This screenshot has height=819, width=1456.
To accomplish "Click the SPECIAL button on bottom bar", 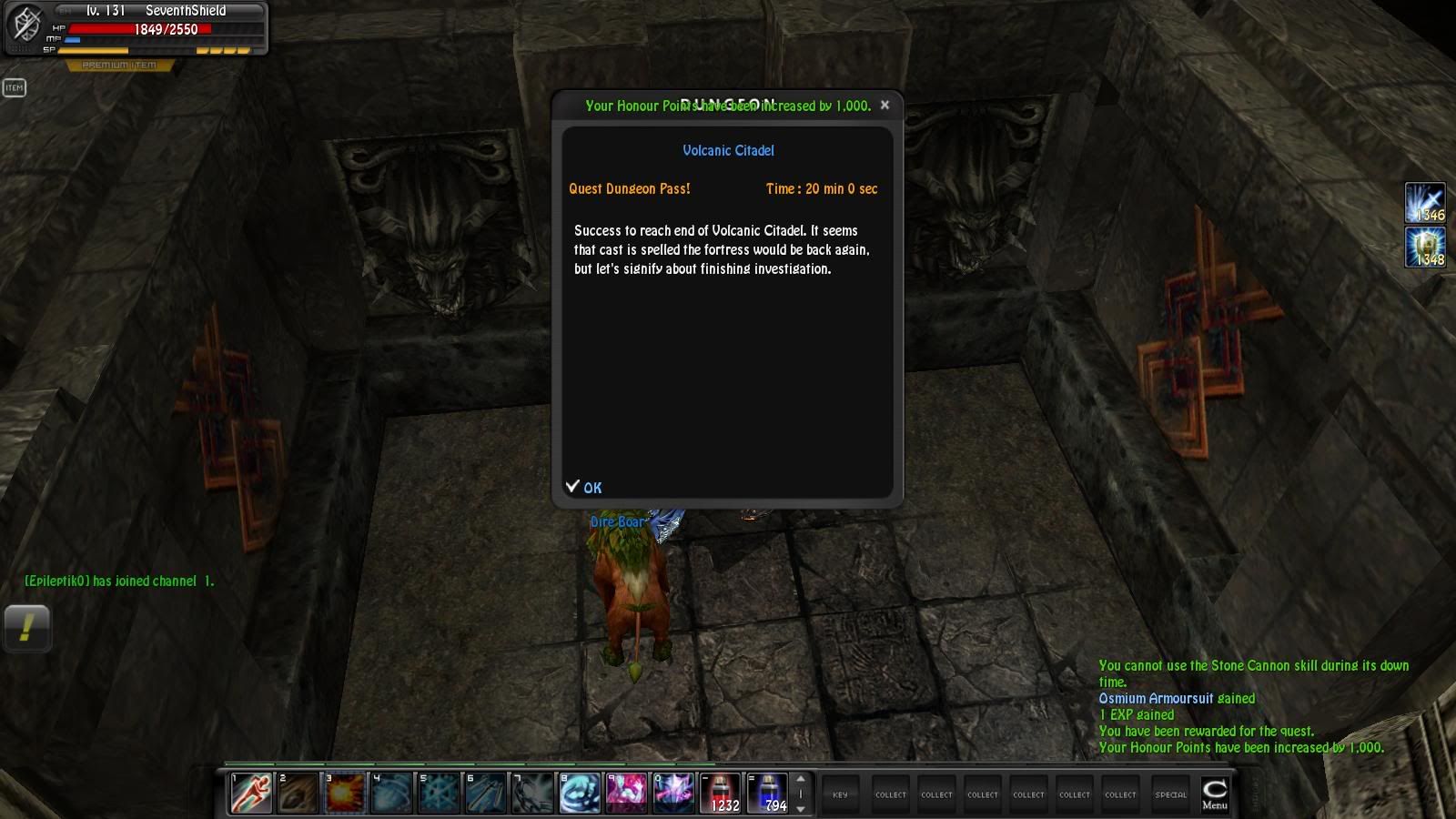I will (x=1170, y=794).
